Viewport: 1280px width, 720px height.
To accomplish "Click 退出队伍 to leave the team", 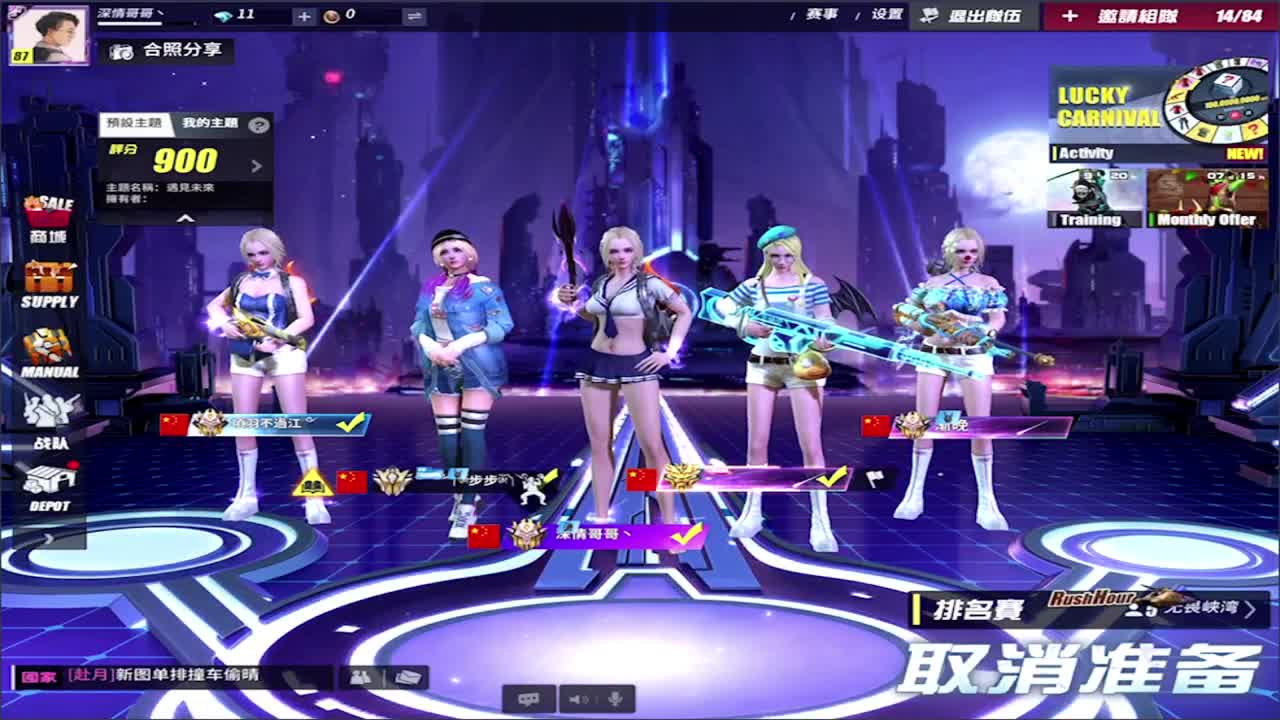I will [969, 16].
